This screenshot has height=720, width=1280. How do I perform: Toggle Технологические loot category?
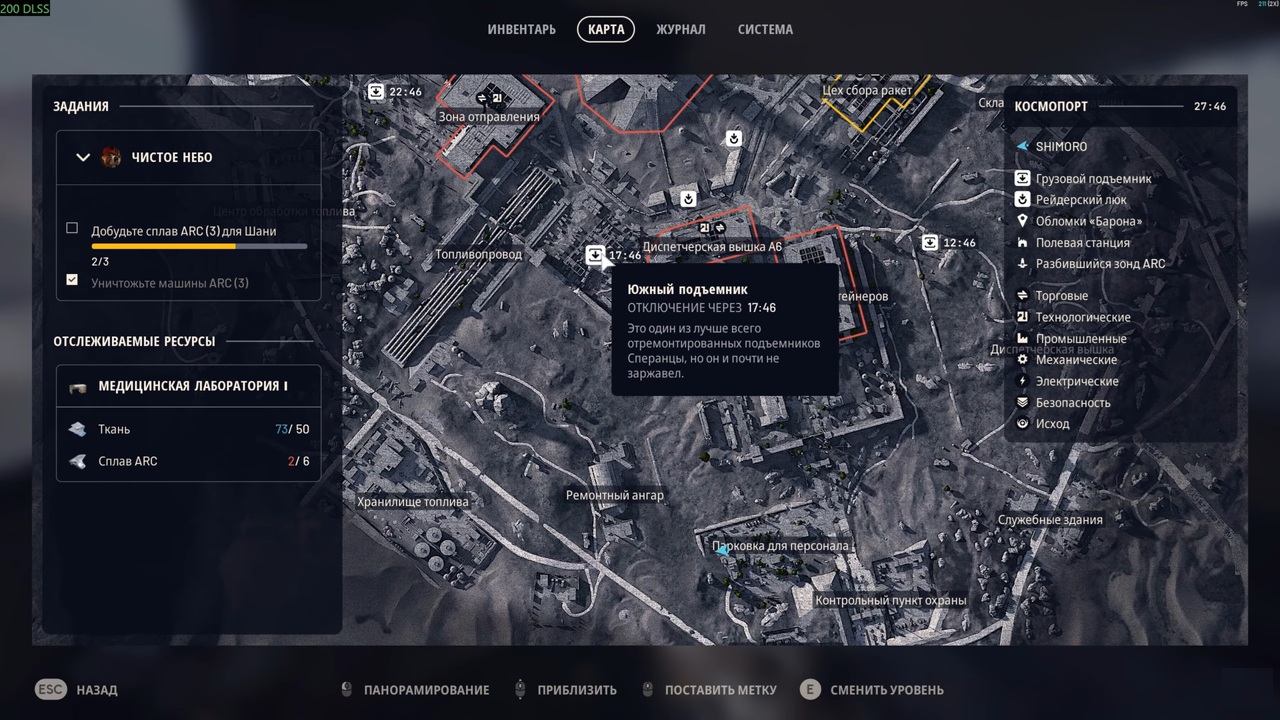1082,317
